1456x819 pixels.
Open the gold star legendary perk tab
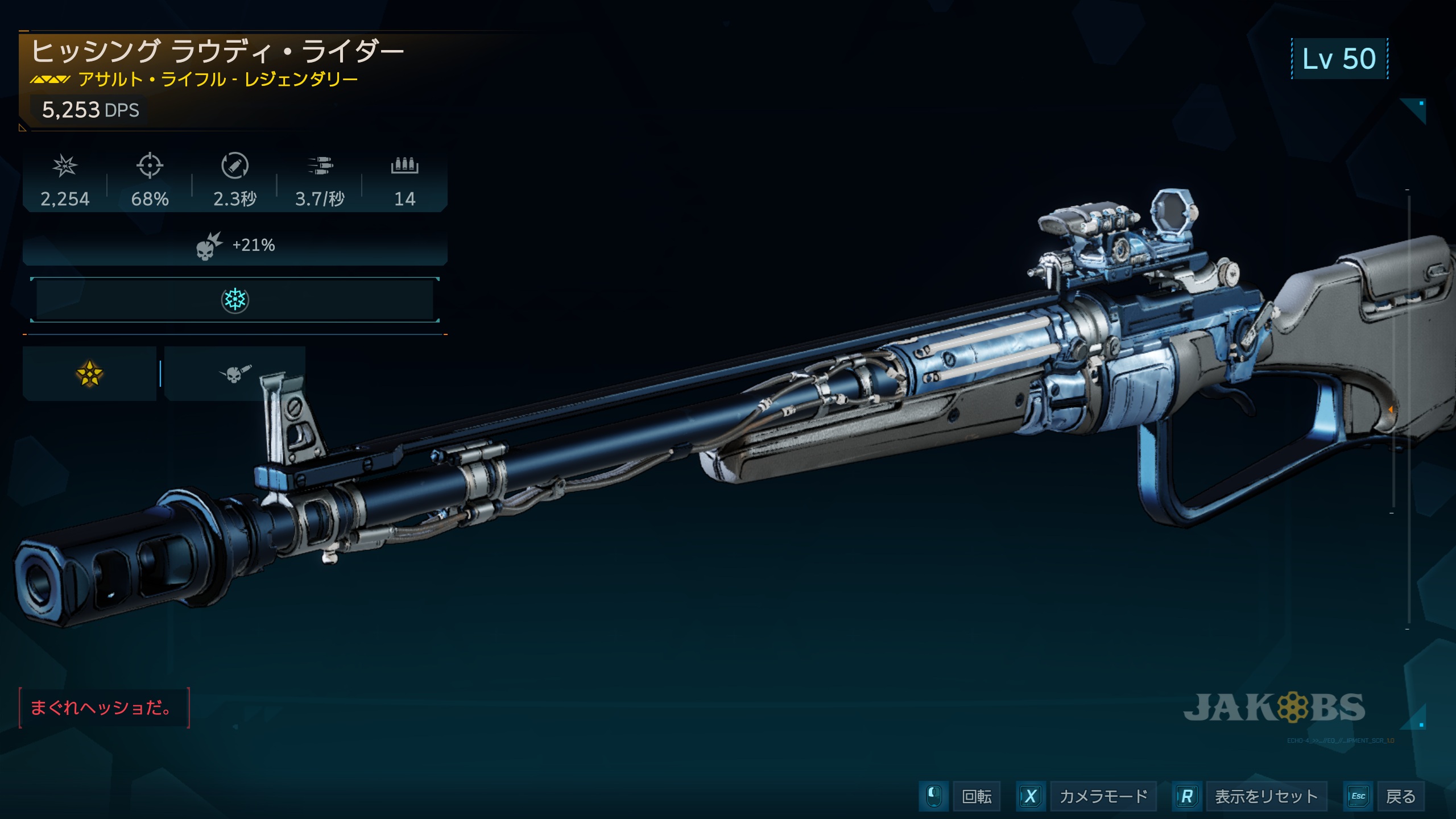89,374
